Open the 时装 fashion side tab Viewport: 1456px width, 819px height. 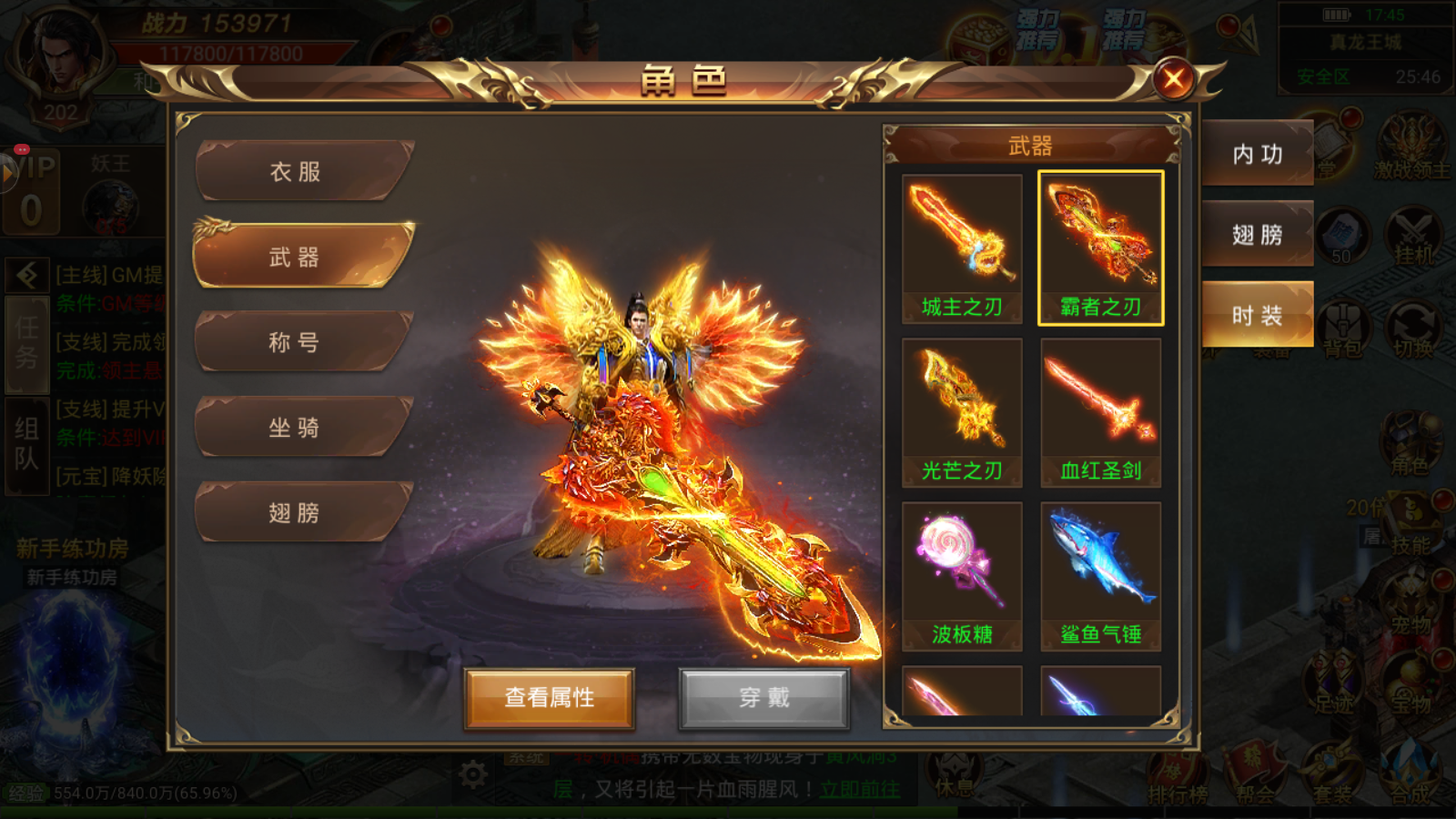coord(1258,315)
